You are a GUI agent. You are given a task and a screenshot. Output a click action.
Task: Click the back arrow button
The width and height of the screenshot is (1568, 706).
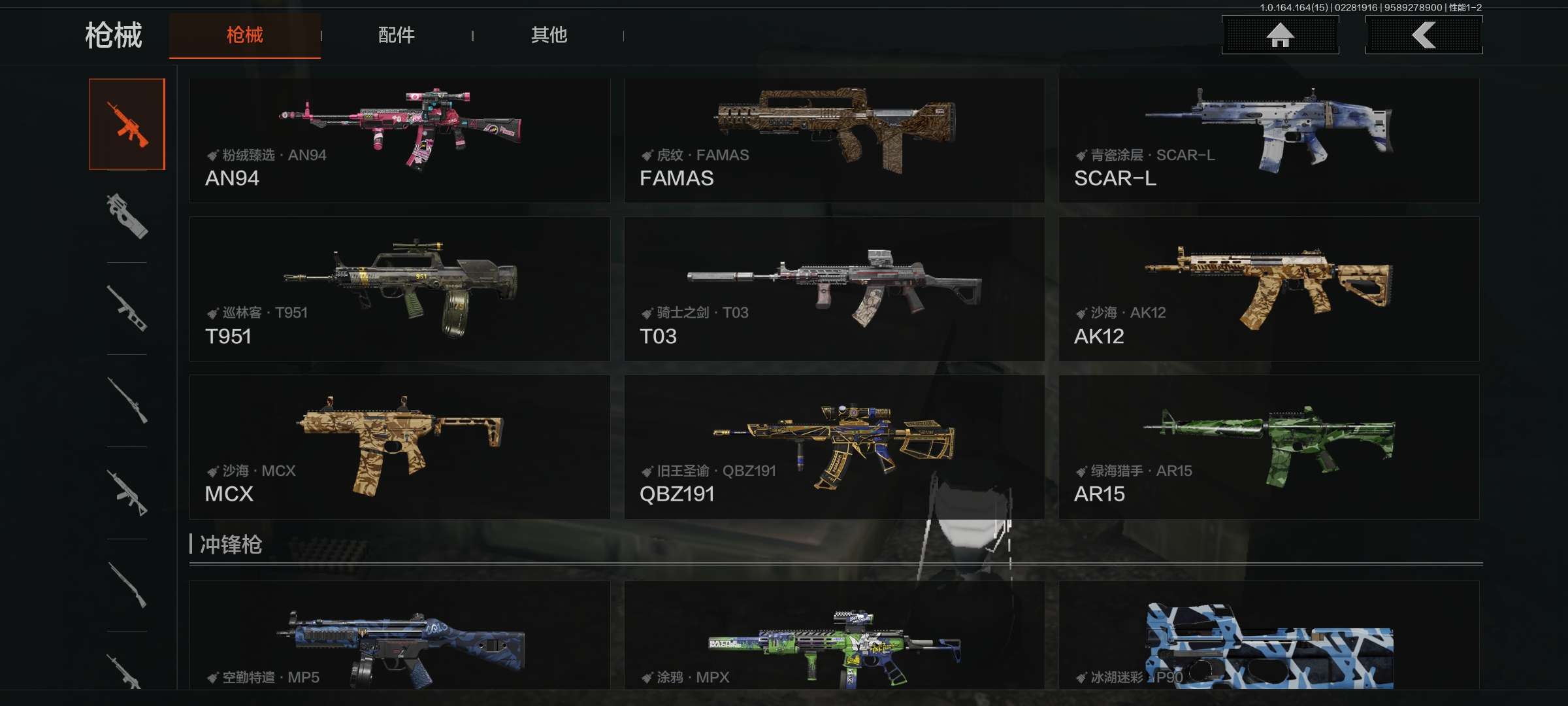click(1424, 35)
